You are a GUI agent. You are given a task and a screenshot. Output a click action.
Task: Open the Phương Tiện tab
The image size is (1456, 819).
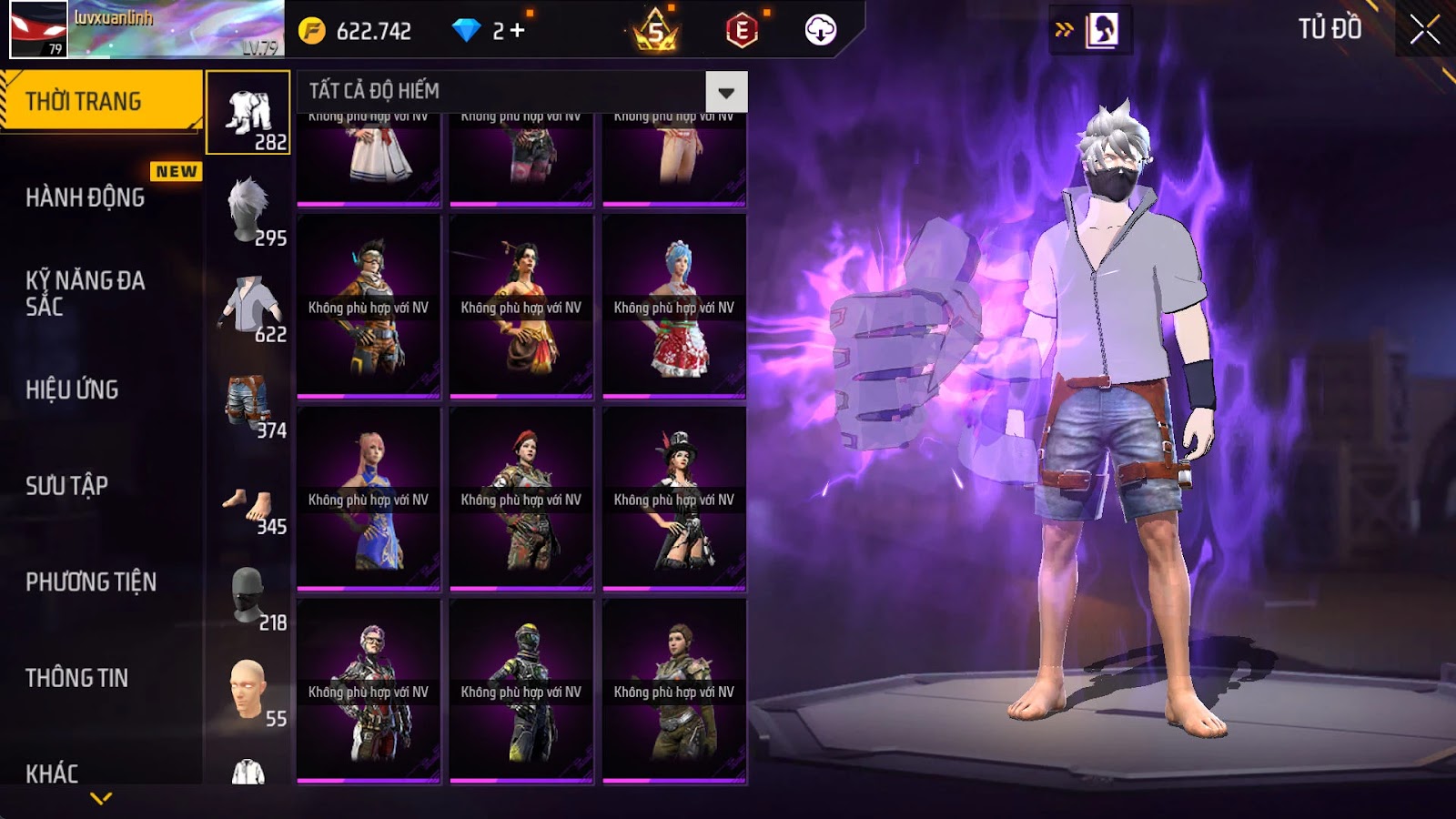91,582
